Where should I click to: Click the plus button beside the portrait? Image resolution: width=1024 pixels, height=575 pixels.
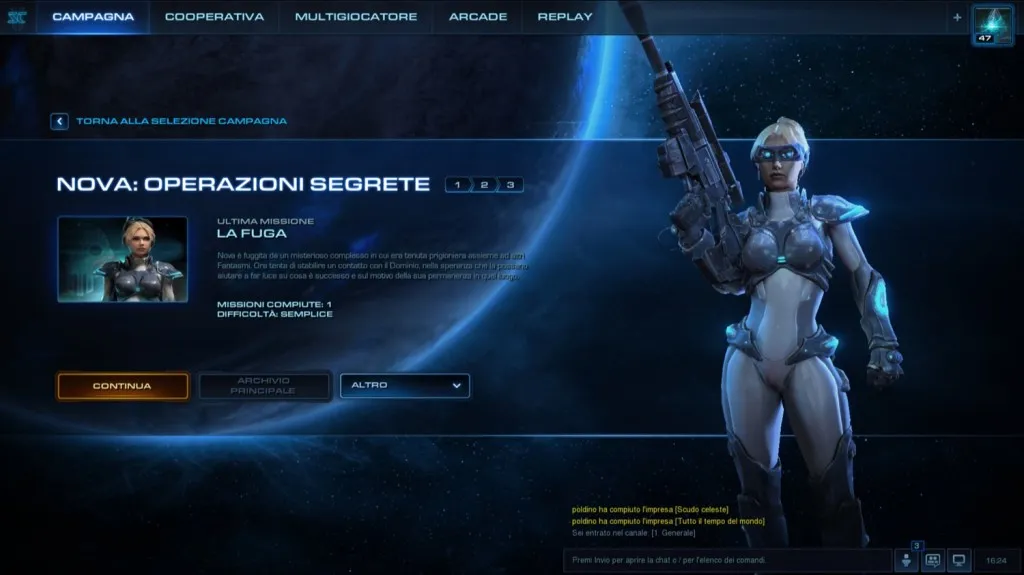click(x=957, y=17)
